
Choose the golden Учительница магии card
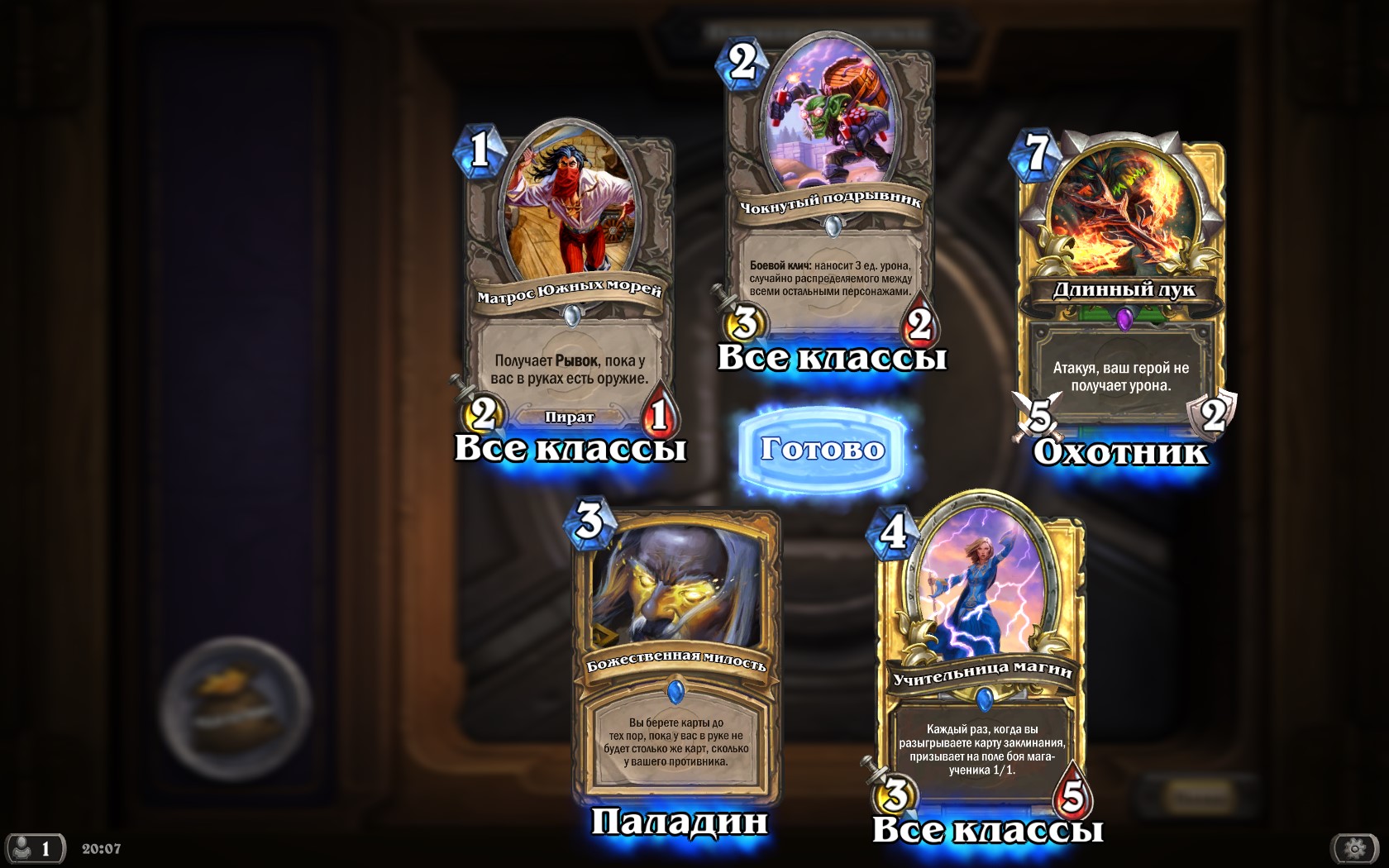point(982,661)
